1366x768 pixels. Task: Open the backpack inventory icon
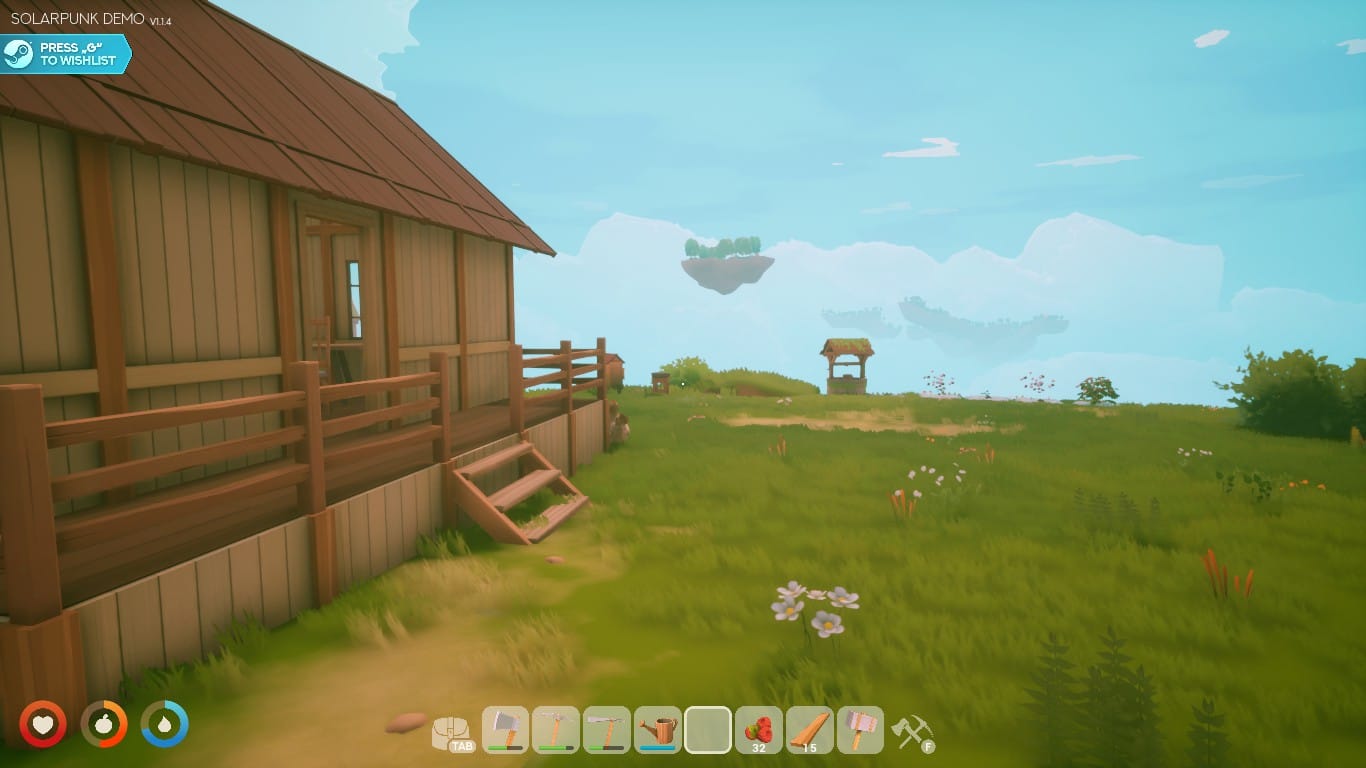pyautogui.click(x=452, y=733)
